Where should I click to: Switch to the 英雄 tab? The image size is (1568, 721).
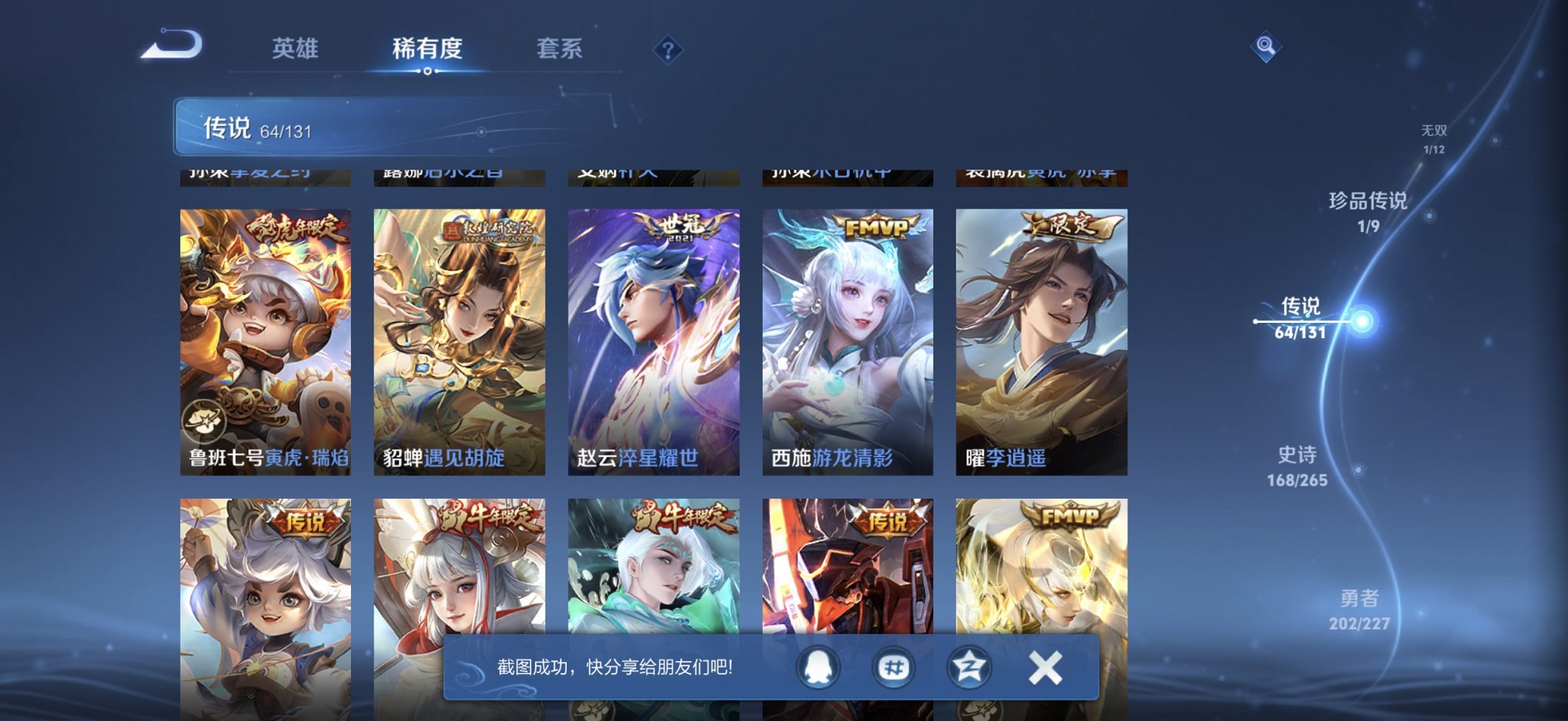(295, 48)
